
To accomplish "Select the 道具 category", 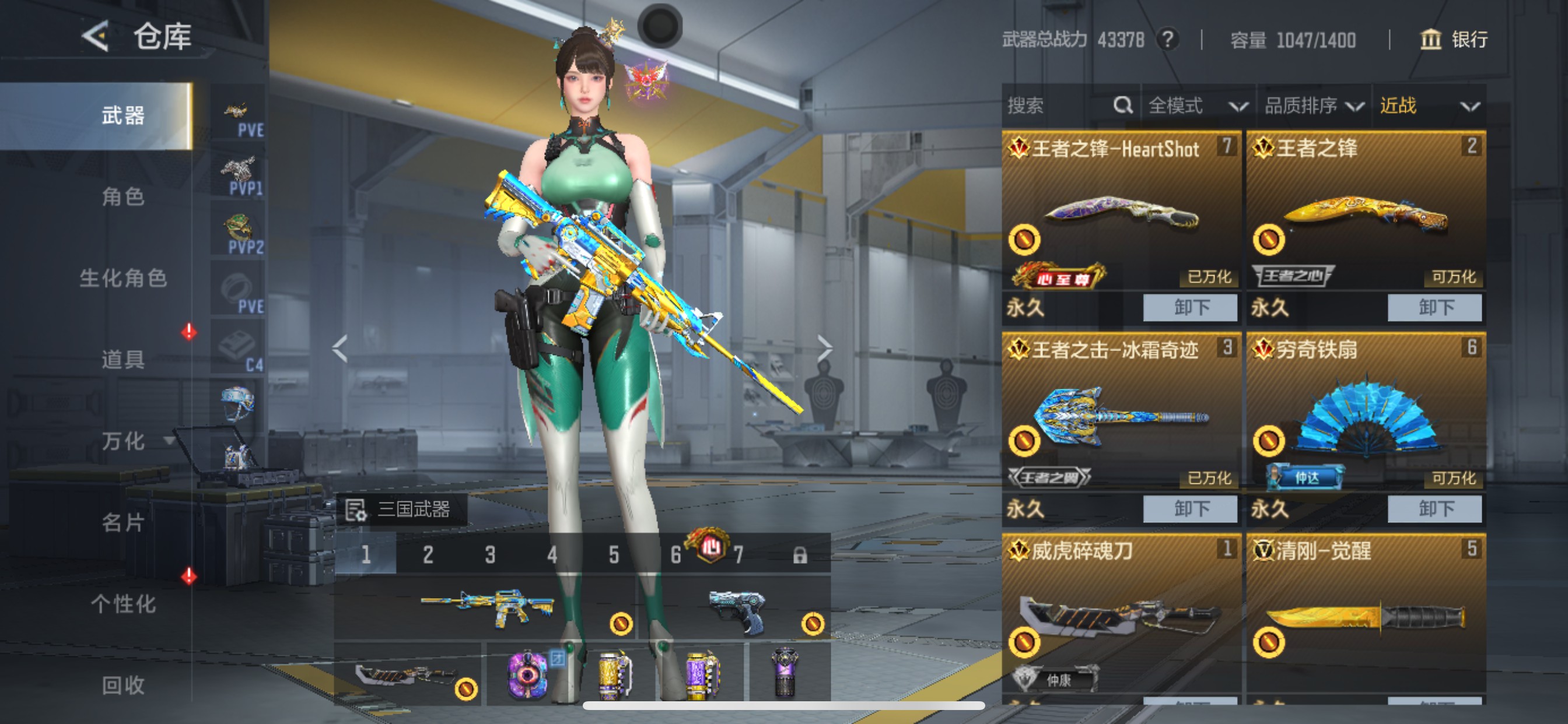I will click(123, 360).
